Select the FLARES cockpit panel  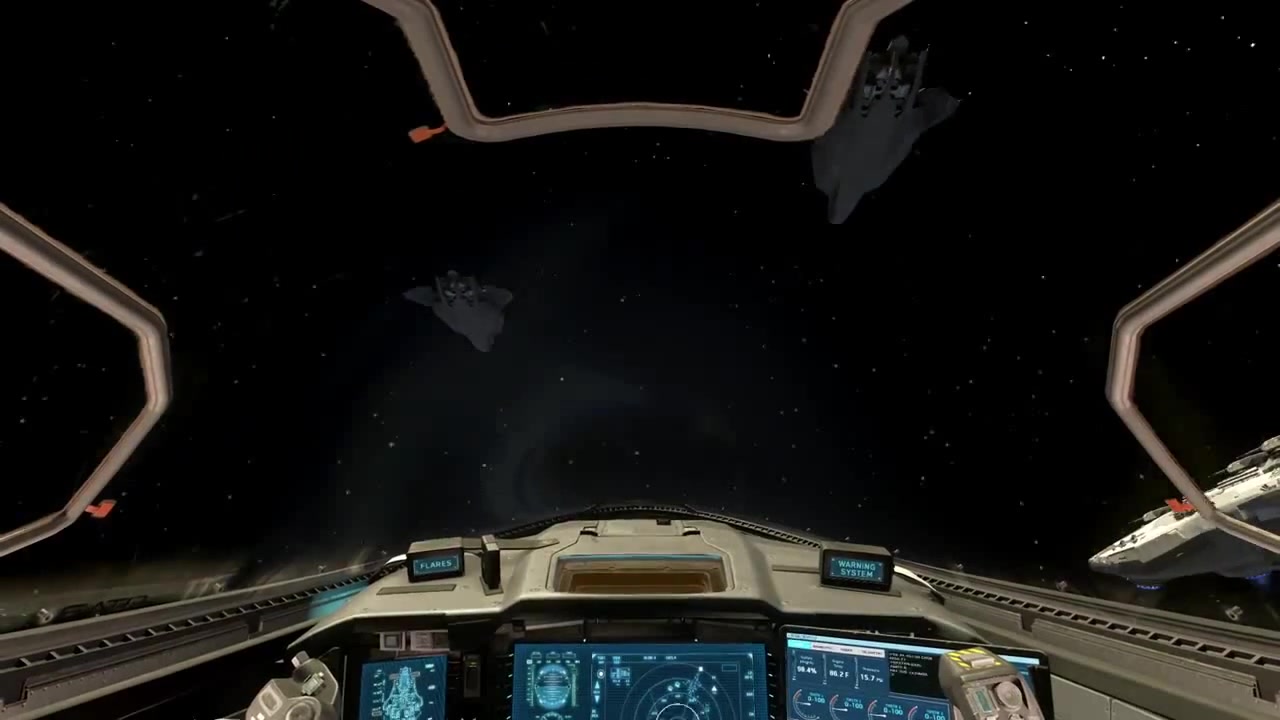(x=436, y=565)
